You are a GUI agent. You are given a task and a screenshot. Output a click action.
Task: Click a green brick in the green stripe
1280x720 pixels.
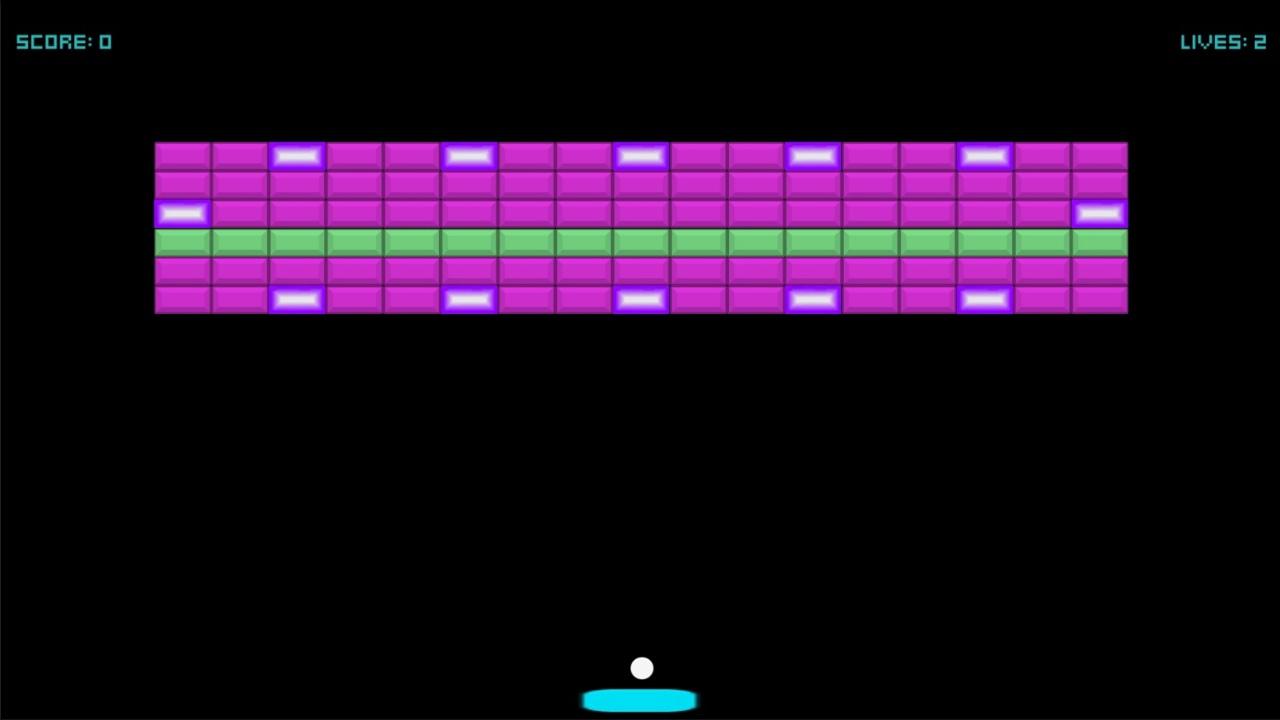pyautogui.click(x=640, y=241)
